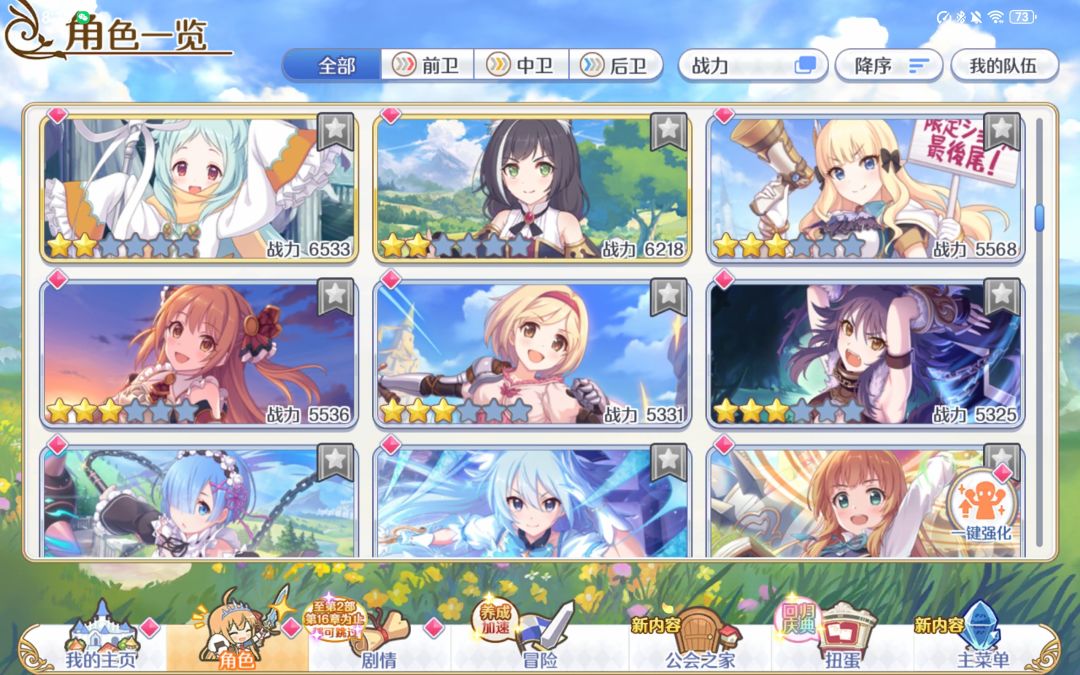Open the 战力 sort dropdown
Image resolution: width=1080 pixels, height=675 pixels.
tap(752, 66)
